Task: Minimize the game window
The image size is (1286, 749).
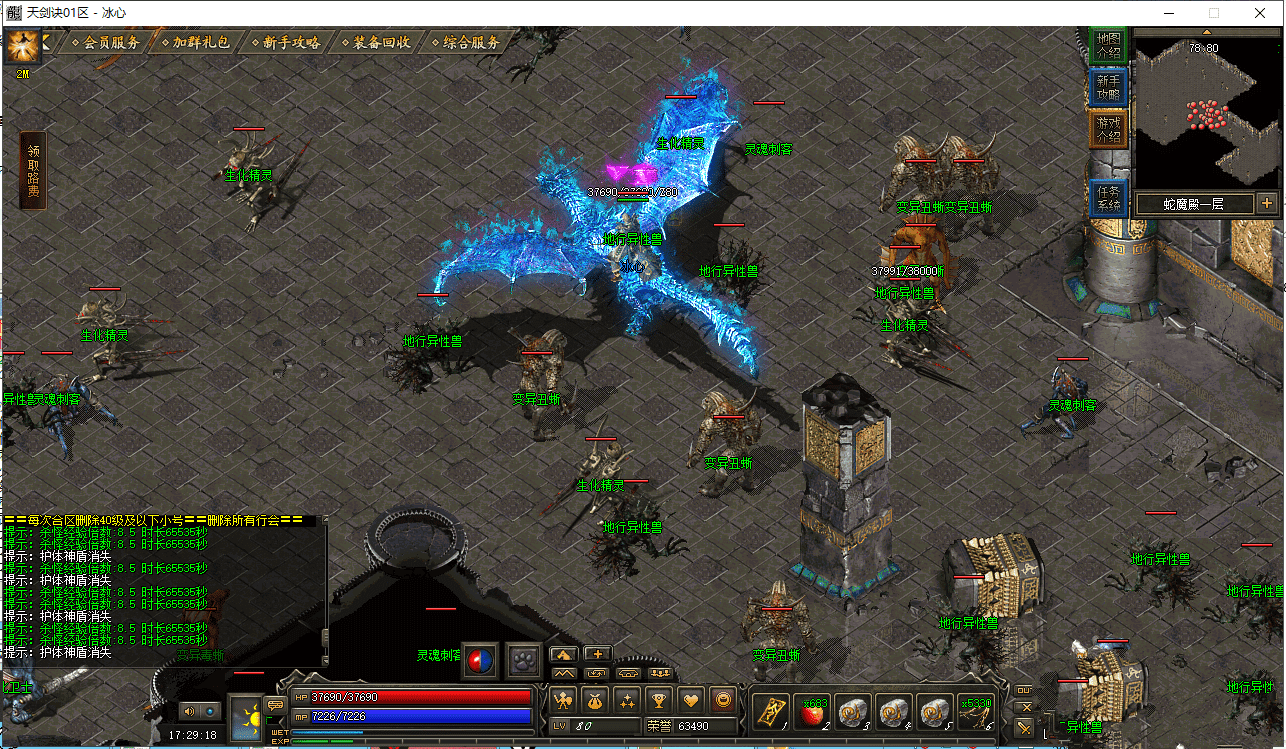Action: pos(1167,13)
